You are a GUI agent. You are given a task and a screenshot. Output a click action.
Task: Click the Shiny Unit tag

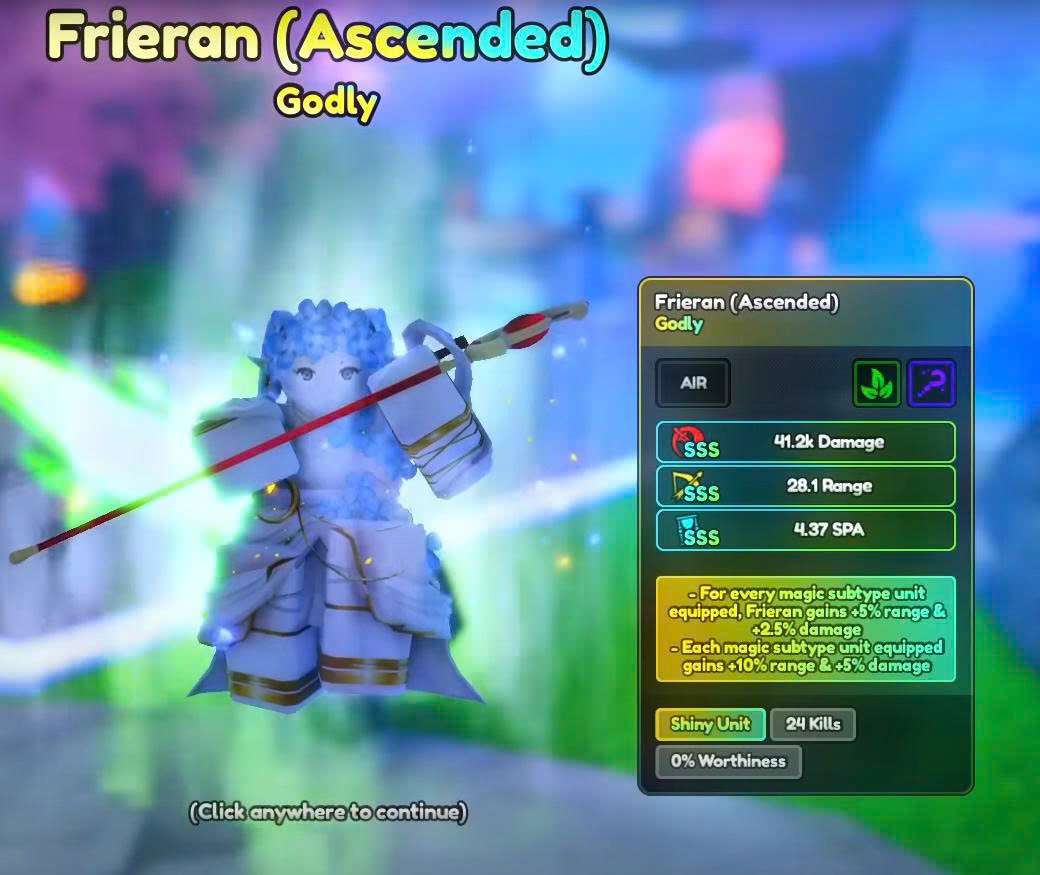(710, 724)
